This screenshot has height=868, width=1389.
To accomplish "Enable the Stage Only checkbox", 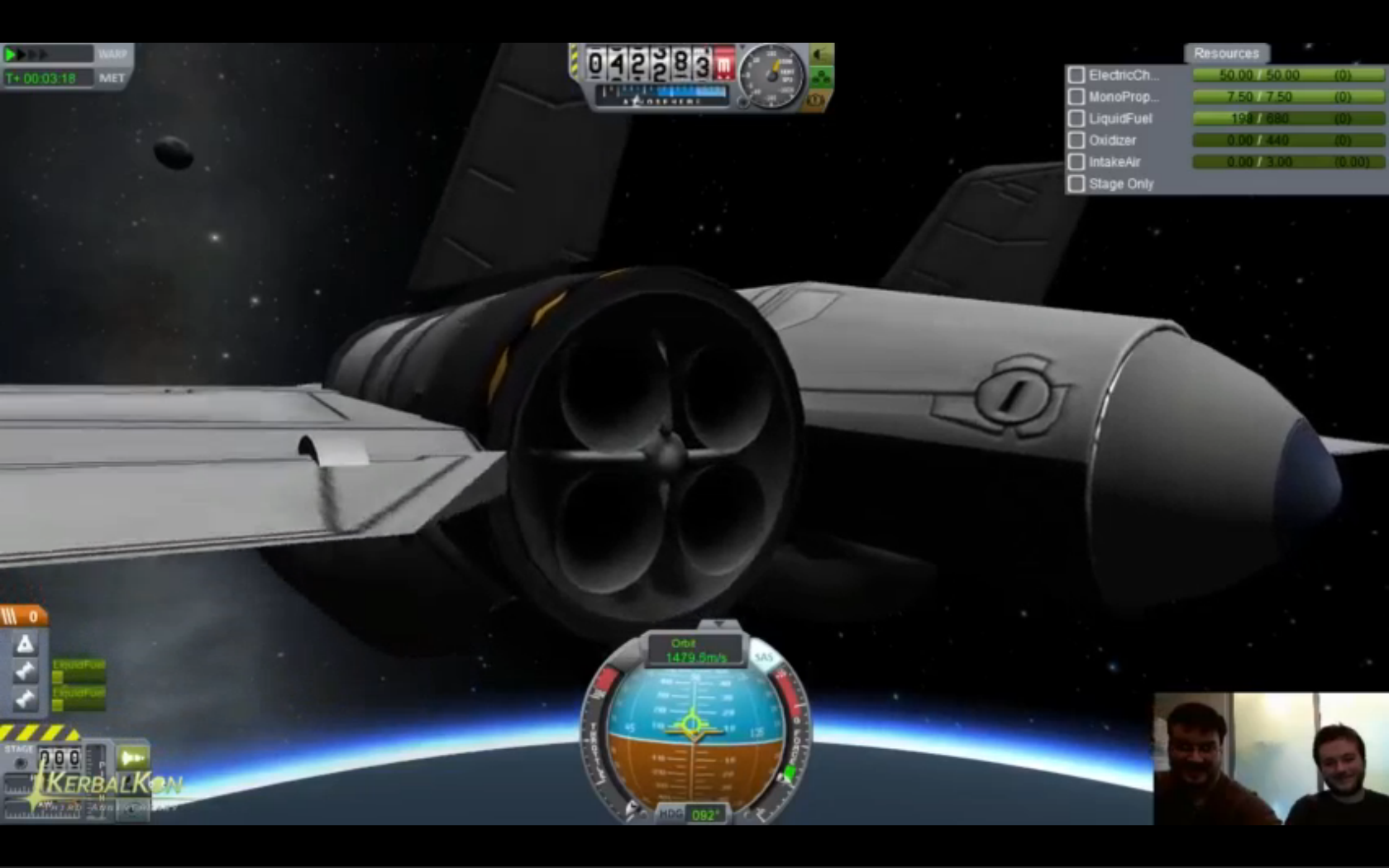I will [x=1076, y=184].
